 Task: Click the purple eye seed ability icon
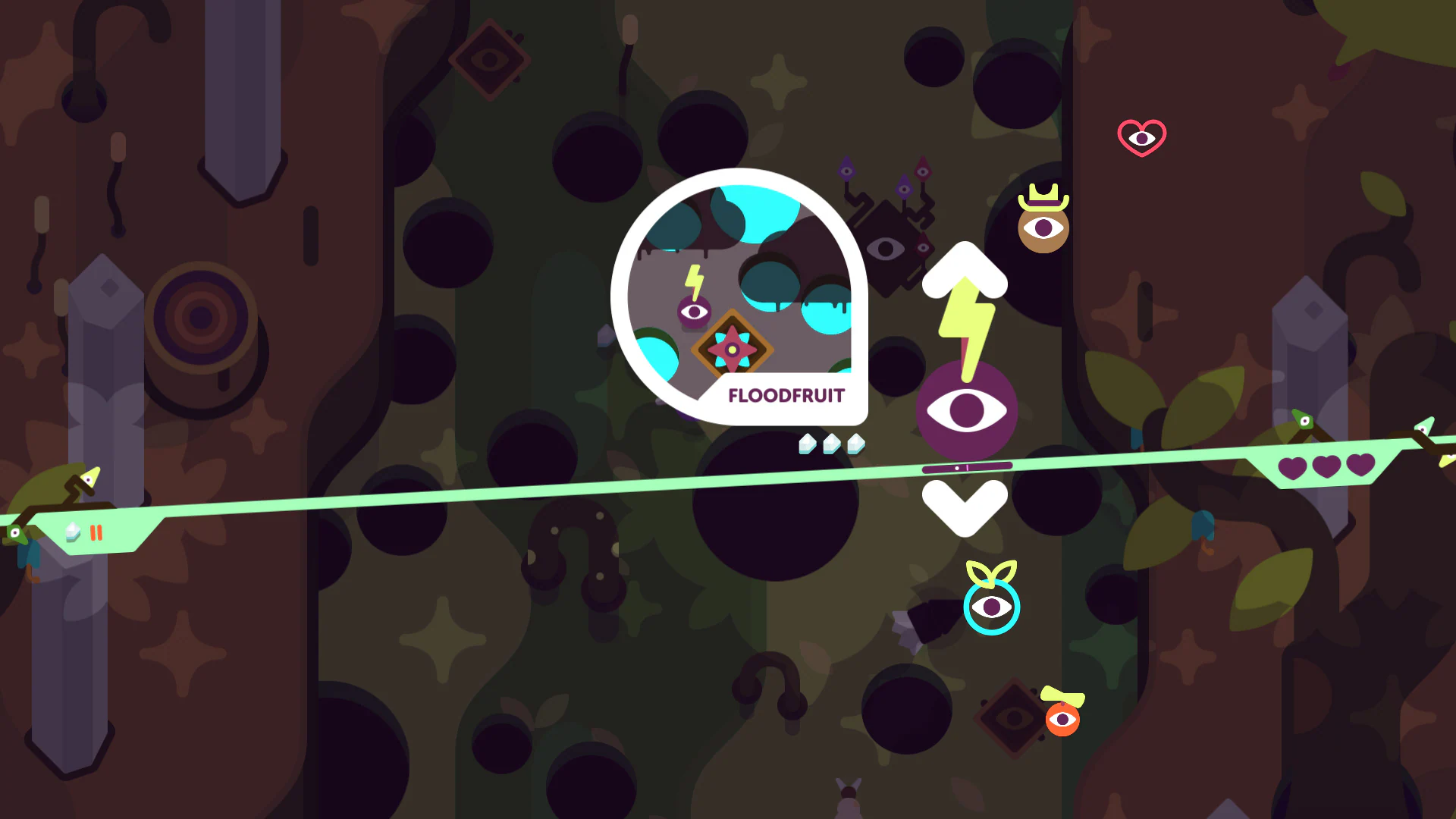(966, 410)
